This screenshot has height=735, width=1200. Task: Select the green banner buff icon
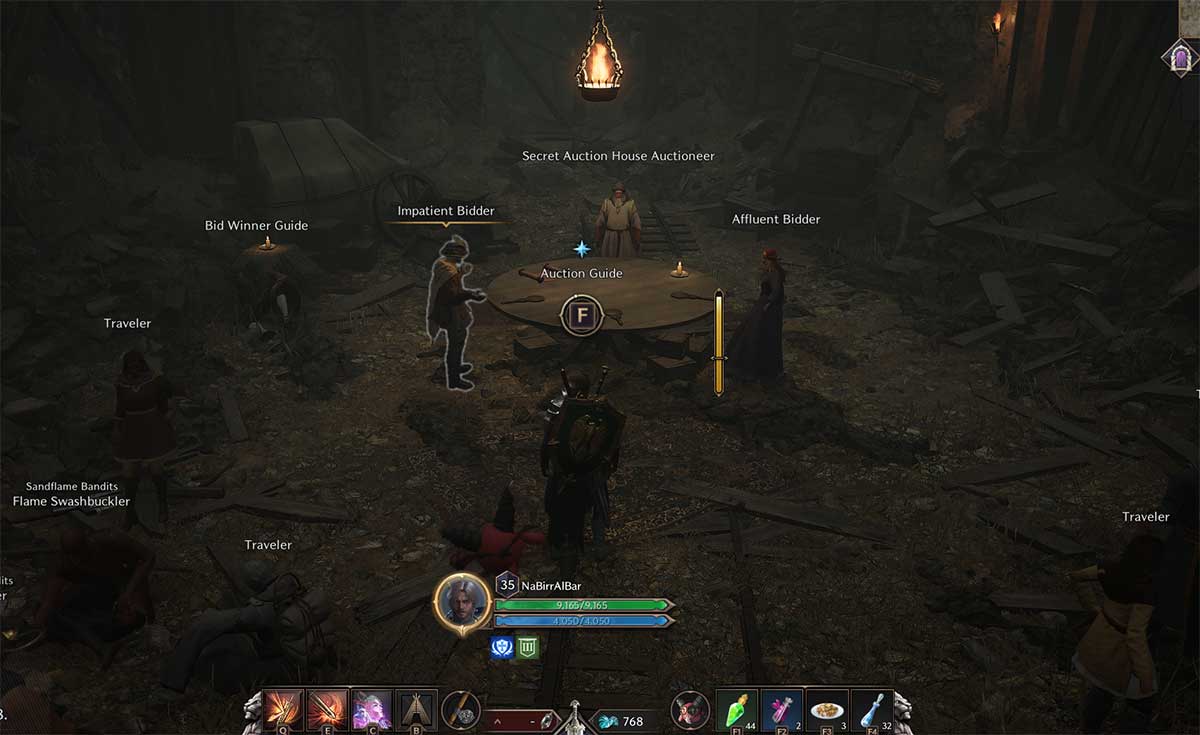click(527, 647)
